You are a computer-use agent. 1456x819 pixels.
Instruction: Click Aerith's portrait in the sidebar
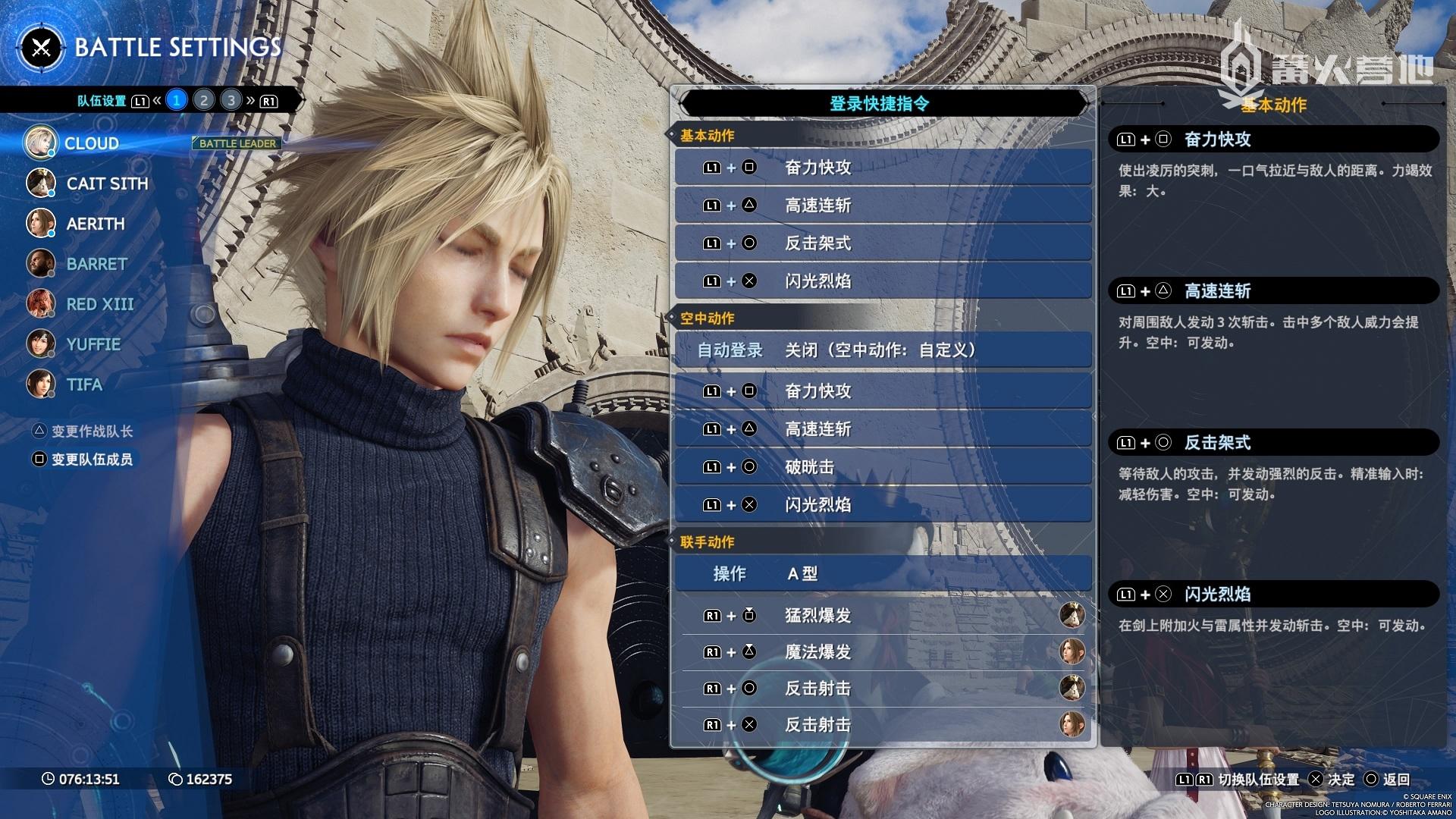(41, 224)
